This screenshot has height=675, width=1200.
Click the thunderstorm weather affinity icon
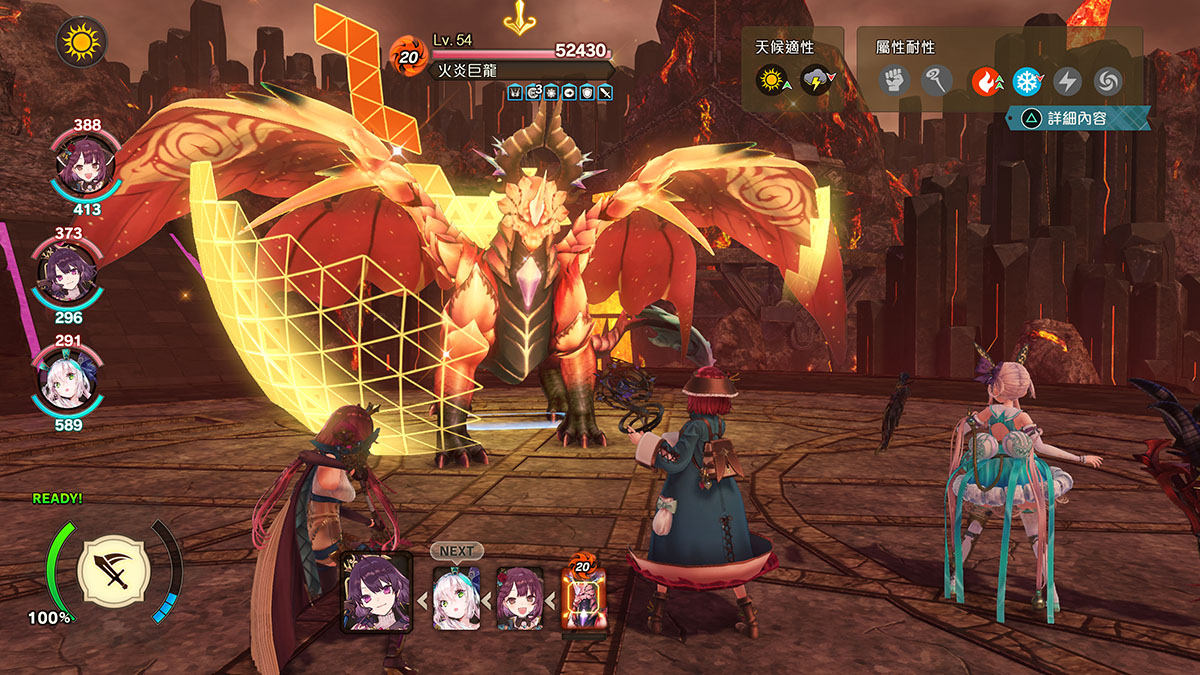point(816,80)
